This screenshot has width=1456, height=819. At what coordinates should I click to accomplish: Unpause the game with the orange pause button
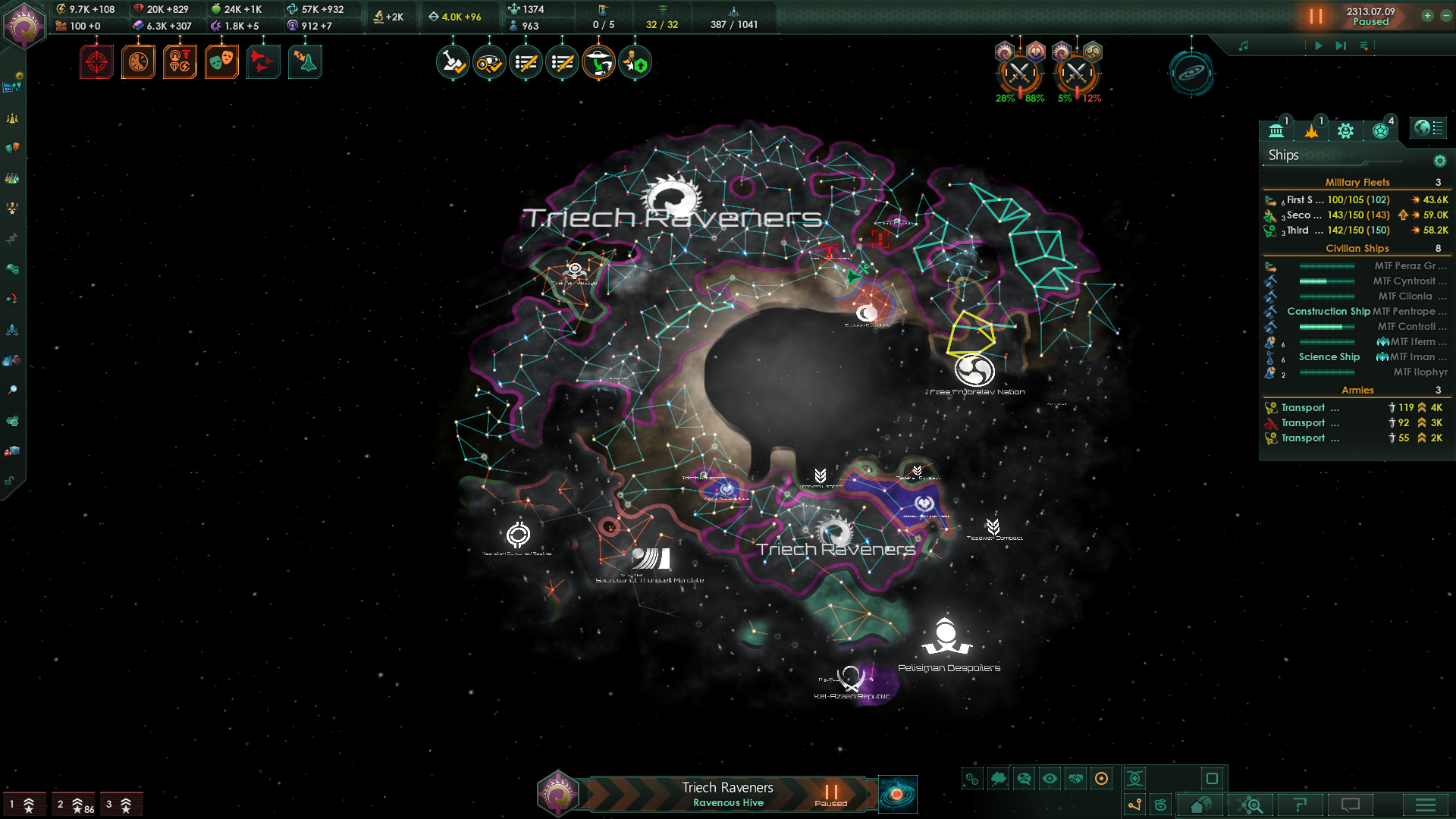click(1316, 16)
